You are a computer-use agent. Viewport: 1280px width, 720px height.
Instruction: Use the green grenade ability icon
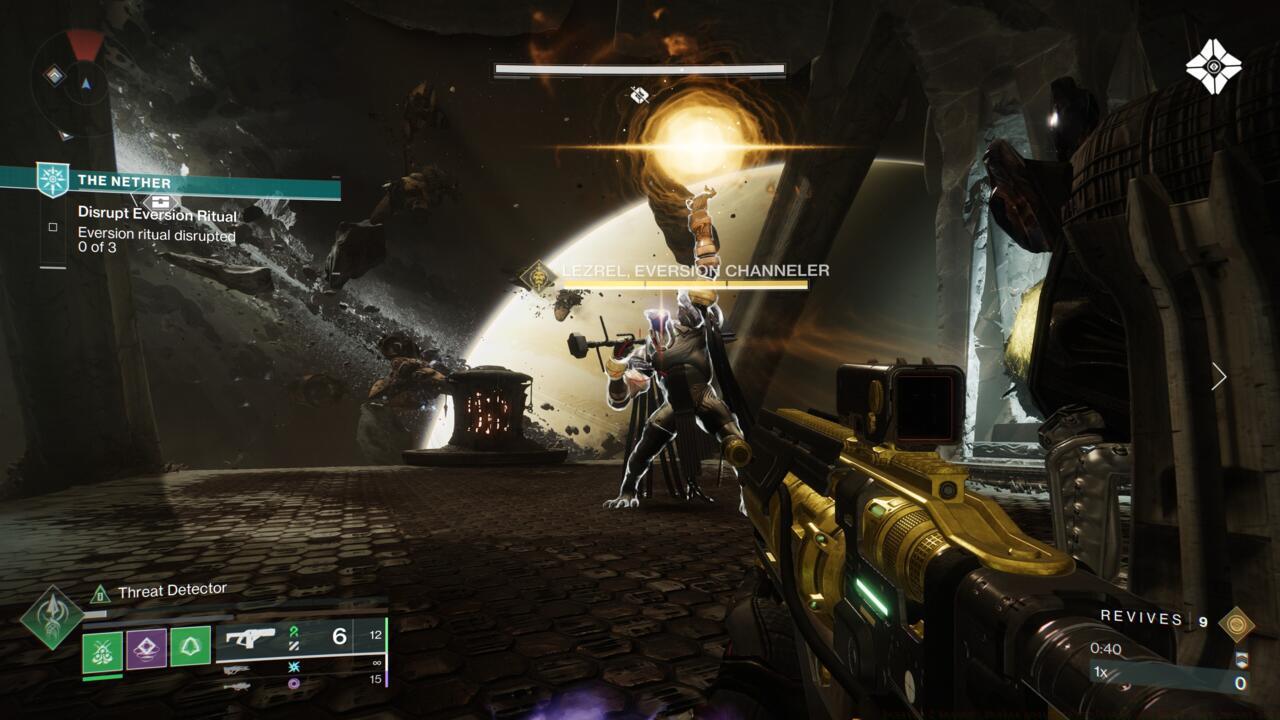(x=102, y=649)
